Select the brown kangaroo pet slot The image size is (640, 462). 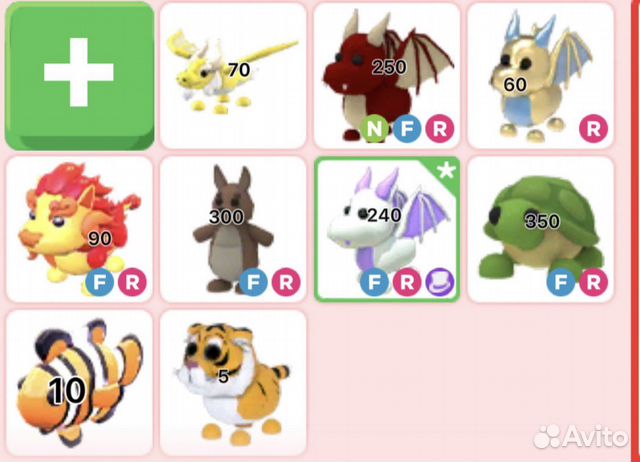point(233,229)
